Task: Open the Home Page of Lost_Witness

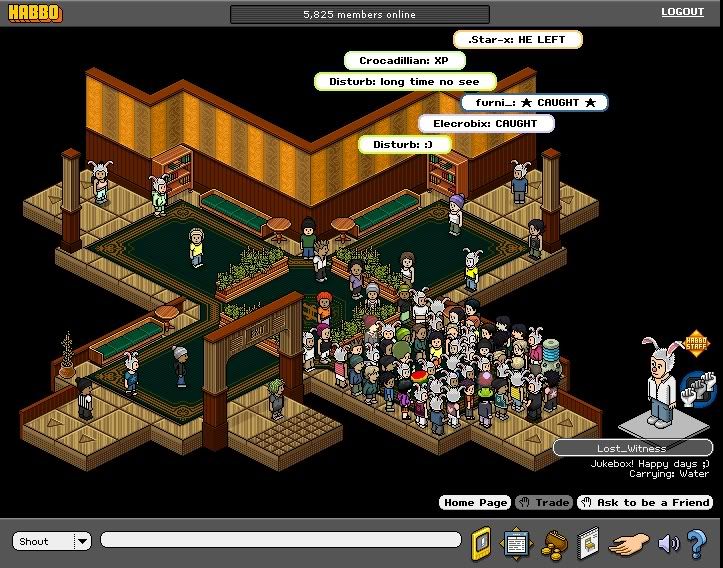Action: click(474, 502)
